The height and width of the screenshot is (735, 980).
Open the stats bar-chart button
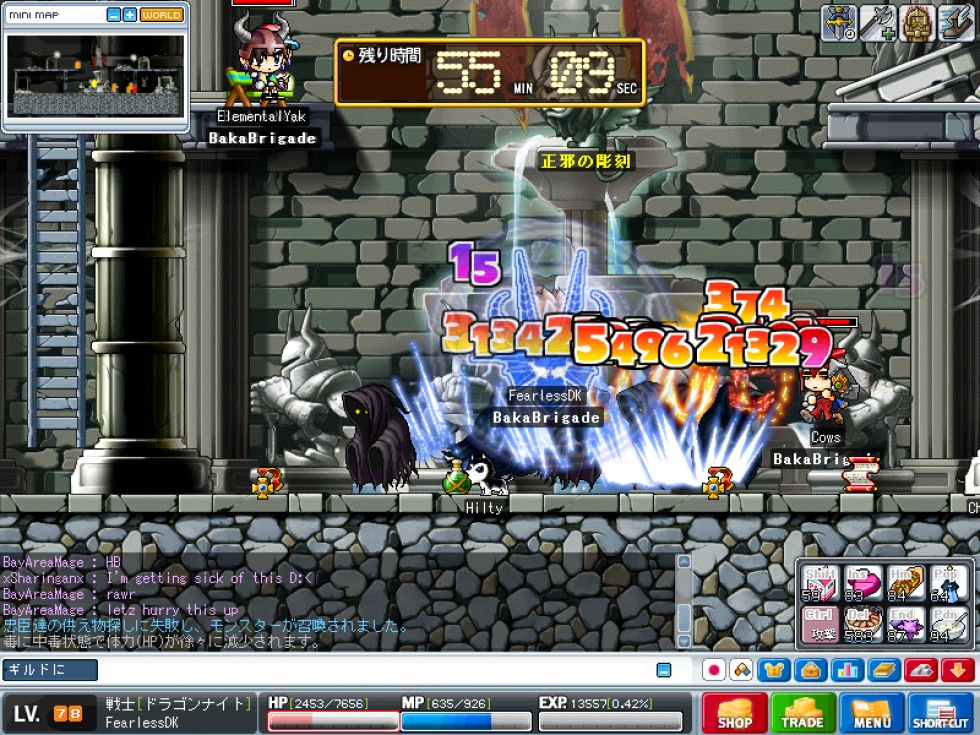point(847,670)
